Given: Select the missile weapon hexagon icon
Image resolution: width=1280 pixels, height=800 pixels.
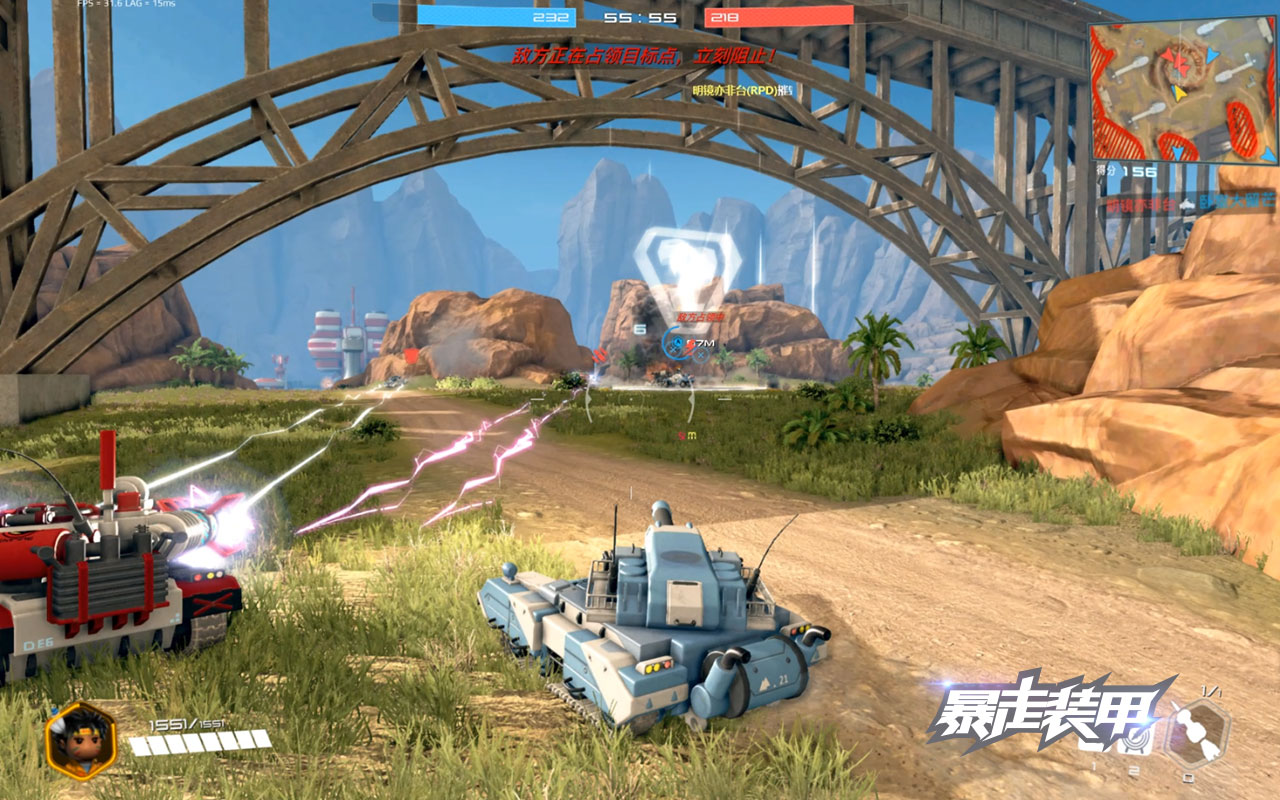Looking at the screenshot, I should 1196,735.
